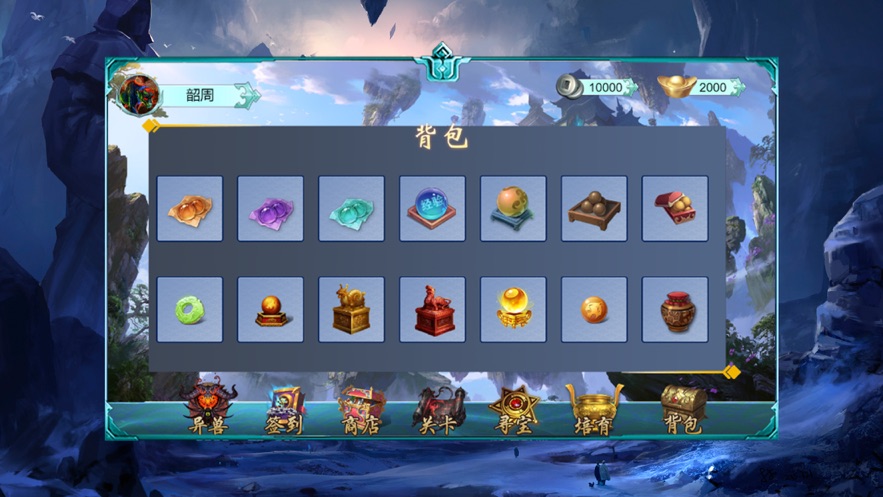The image size is (883, 497).
Task: Select the purple orbs pouch slot
Action: pyautogui.click(x=270, y=208)
